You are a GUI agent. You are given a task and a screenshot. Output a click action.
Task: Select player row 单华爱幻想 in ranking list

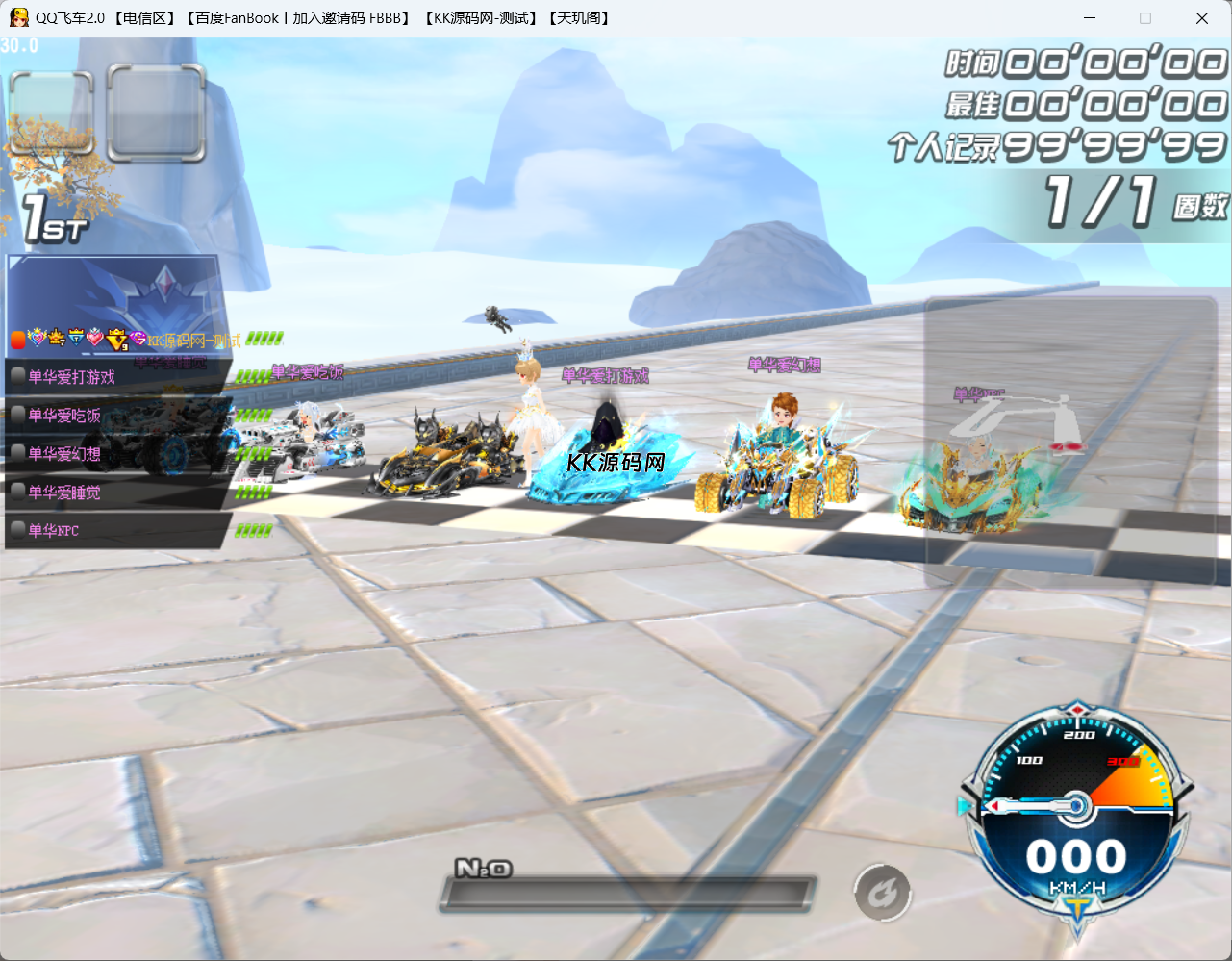(115, 454)
